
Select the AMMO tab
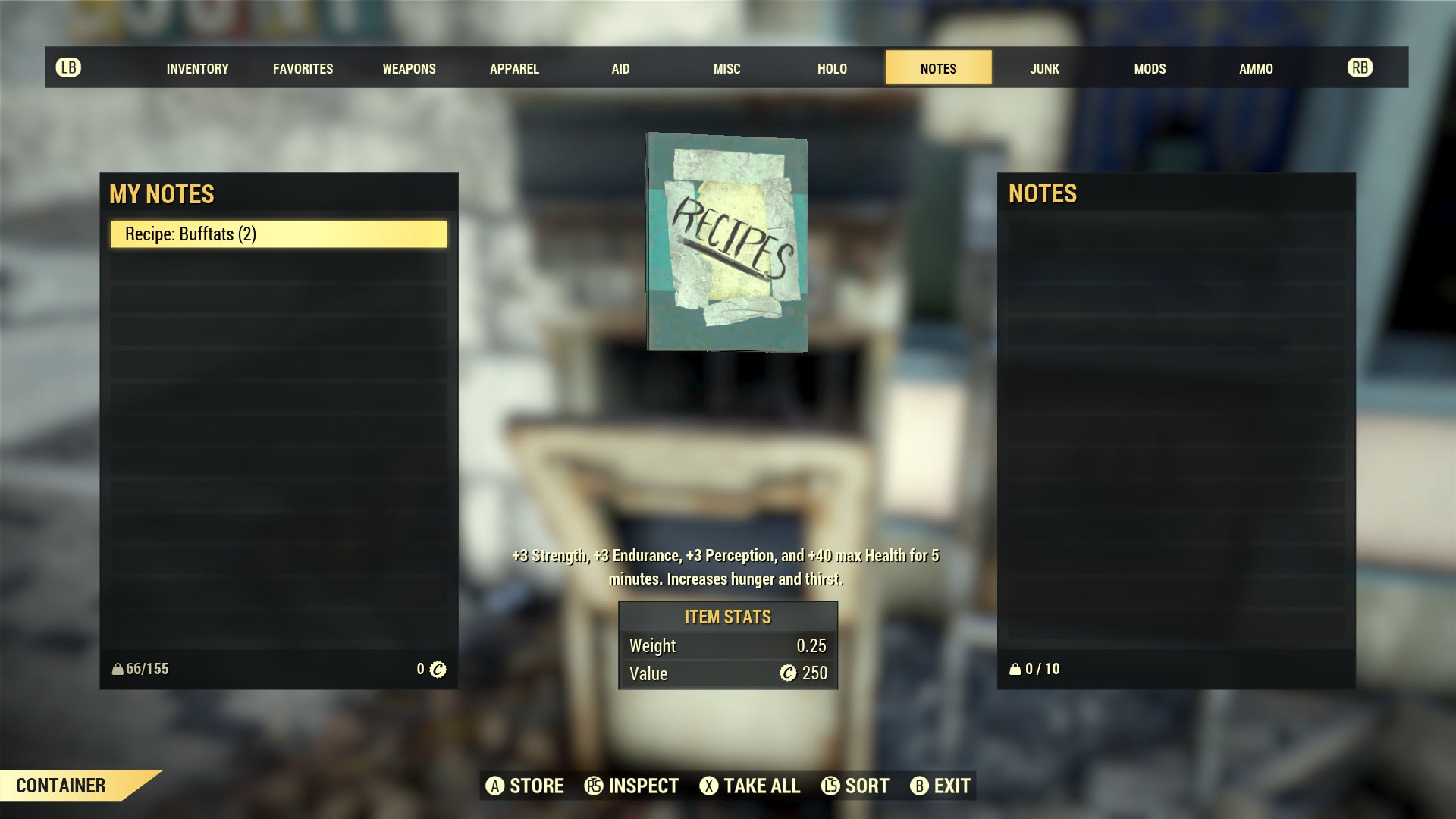1256,67
